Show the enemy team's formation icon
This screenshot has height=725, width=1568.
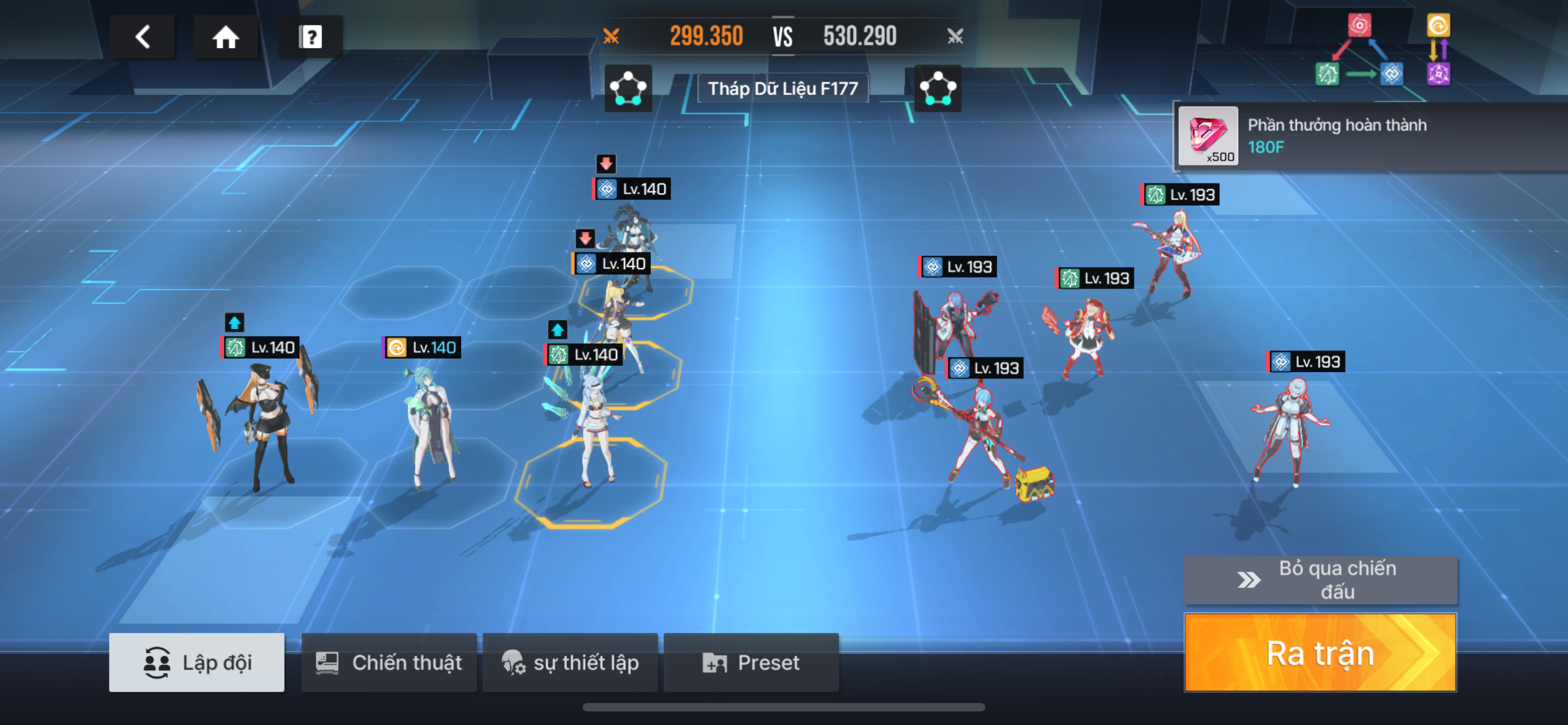[x=938, y=89]
